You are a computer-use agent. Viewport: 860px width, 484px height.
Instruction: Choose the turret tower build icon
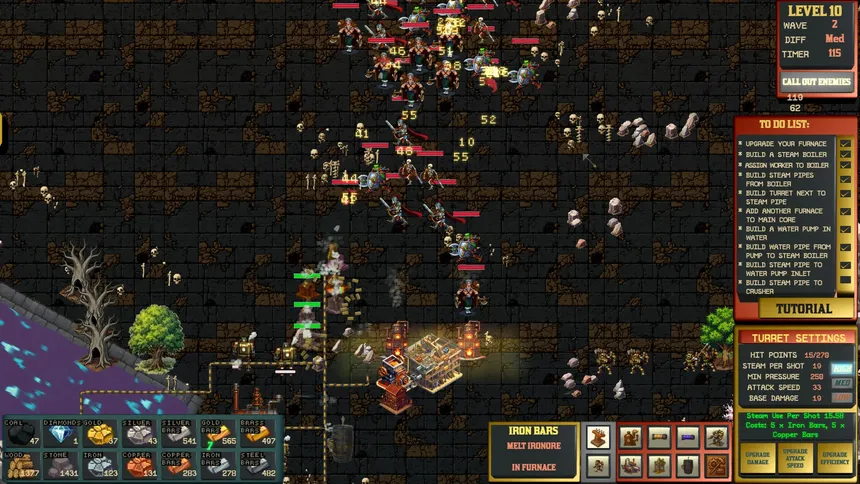[x=598, y=437]
